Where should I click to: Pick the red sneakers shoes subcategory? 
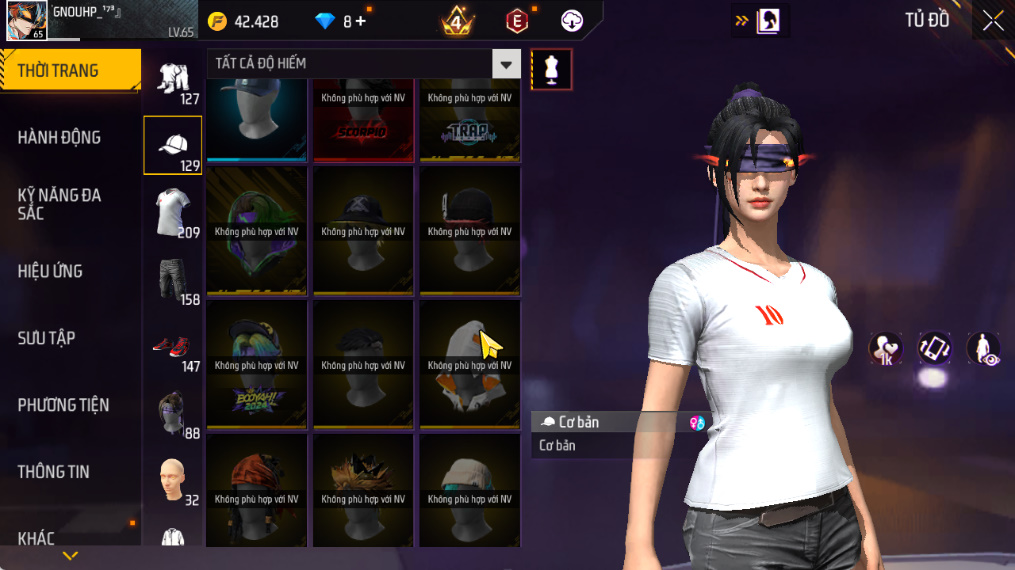pos(173,346)
